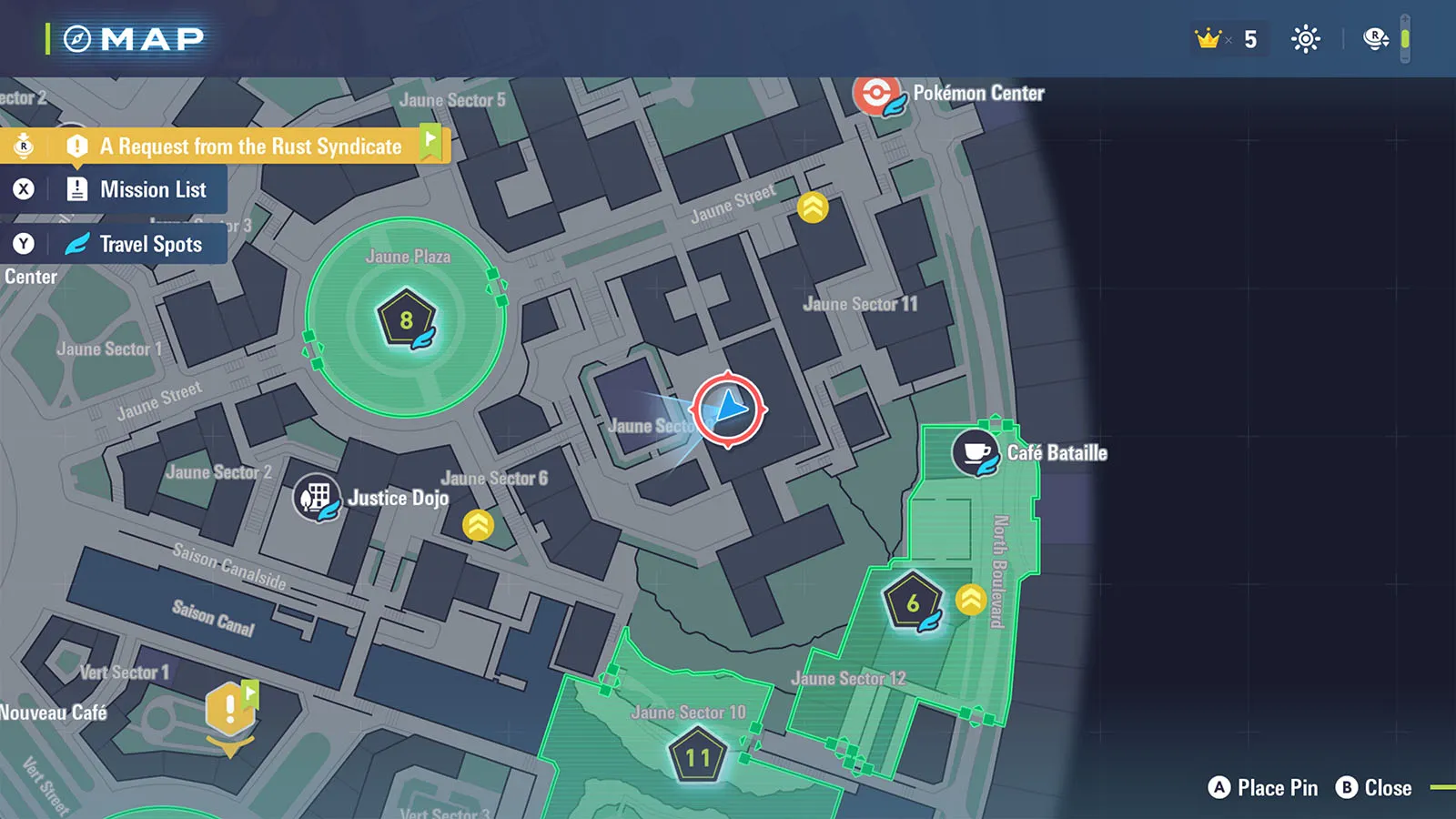Select the Café Bataille travel spot
The height and width of the screenshot is (819, 1456).
click(x=976, y=451)
